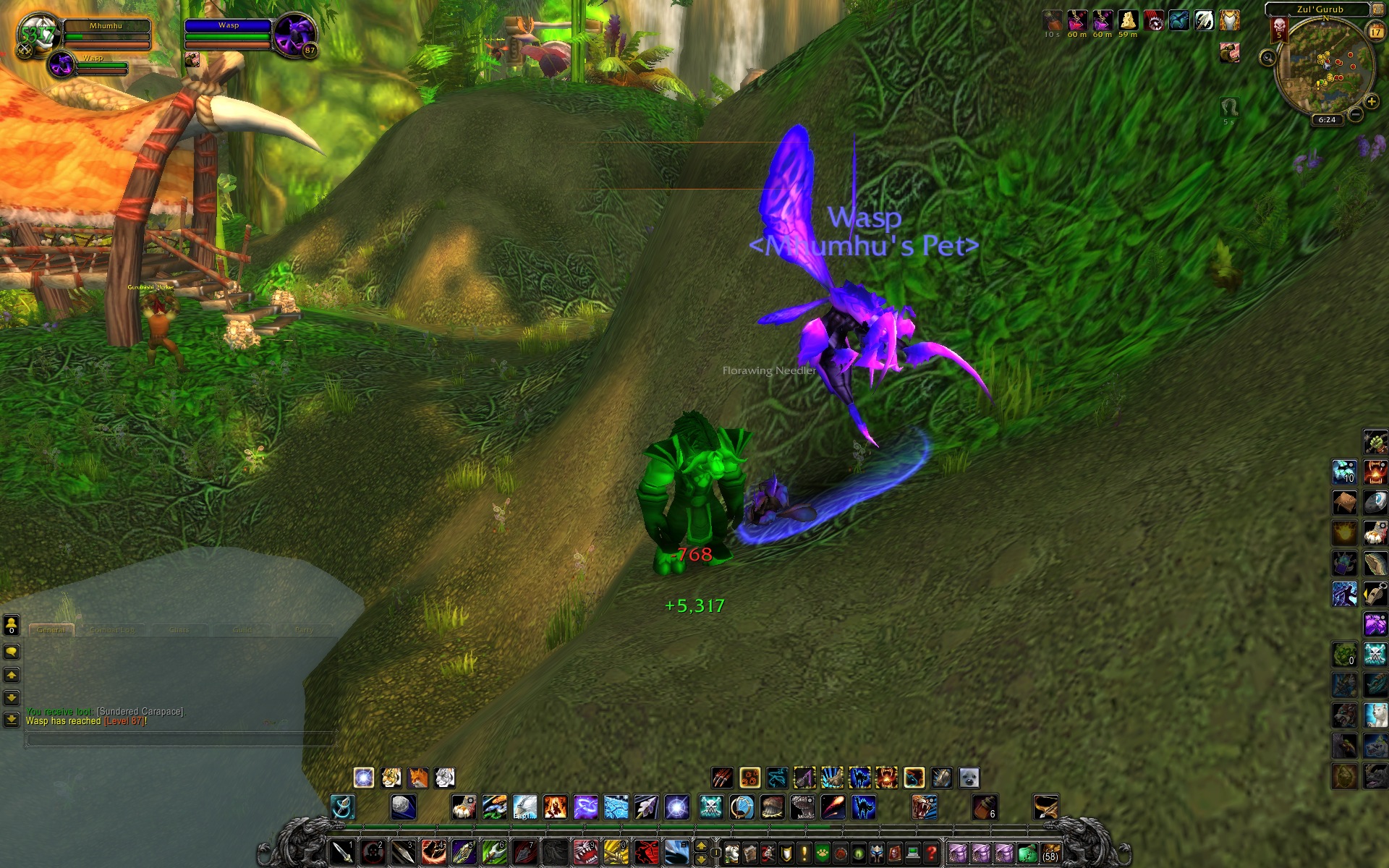Click the minimap zoom-out minus button

1356,114
